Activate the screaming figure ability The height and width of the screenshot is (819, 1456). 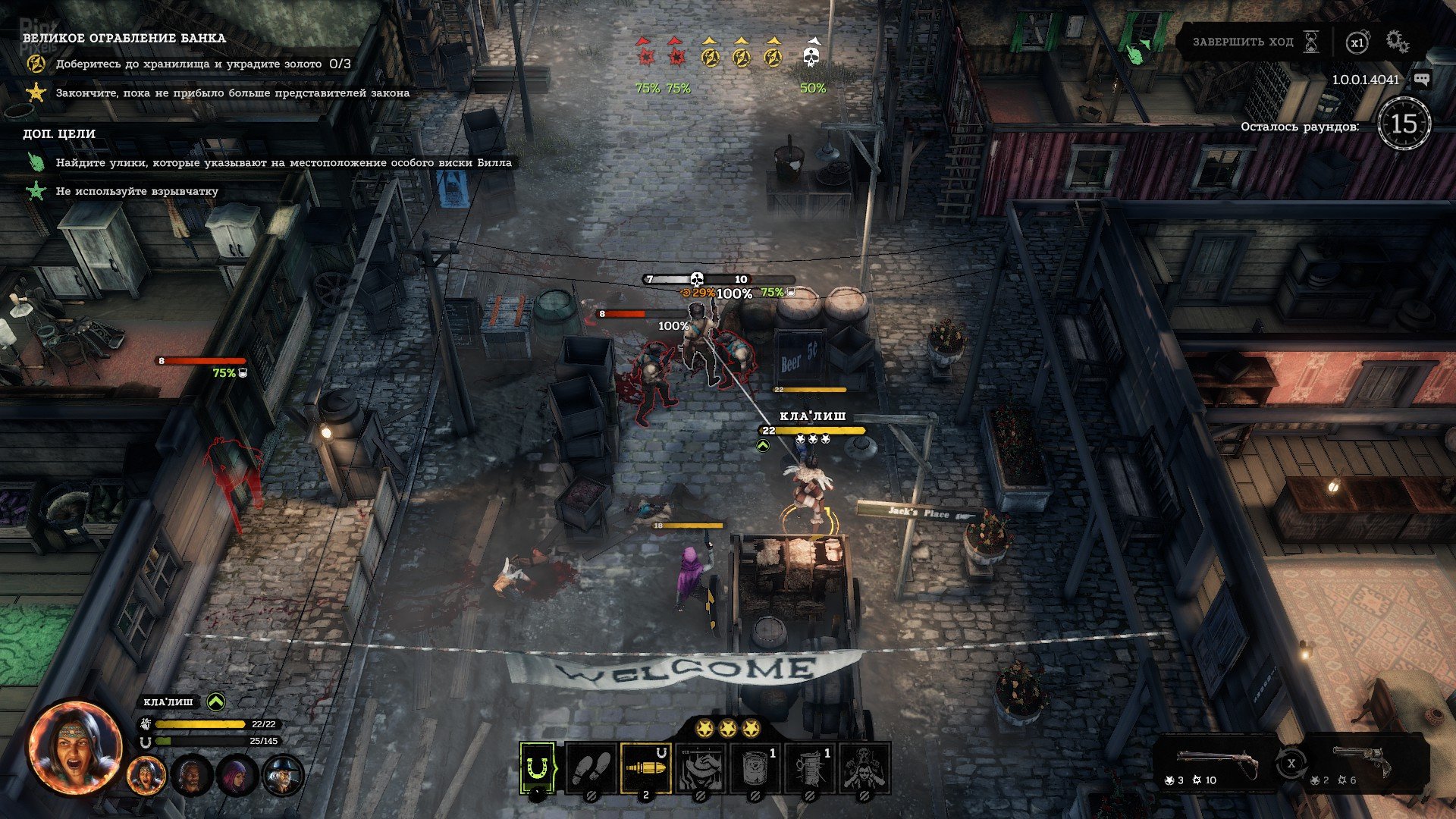tap(864, 768)
